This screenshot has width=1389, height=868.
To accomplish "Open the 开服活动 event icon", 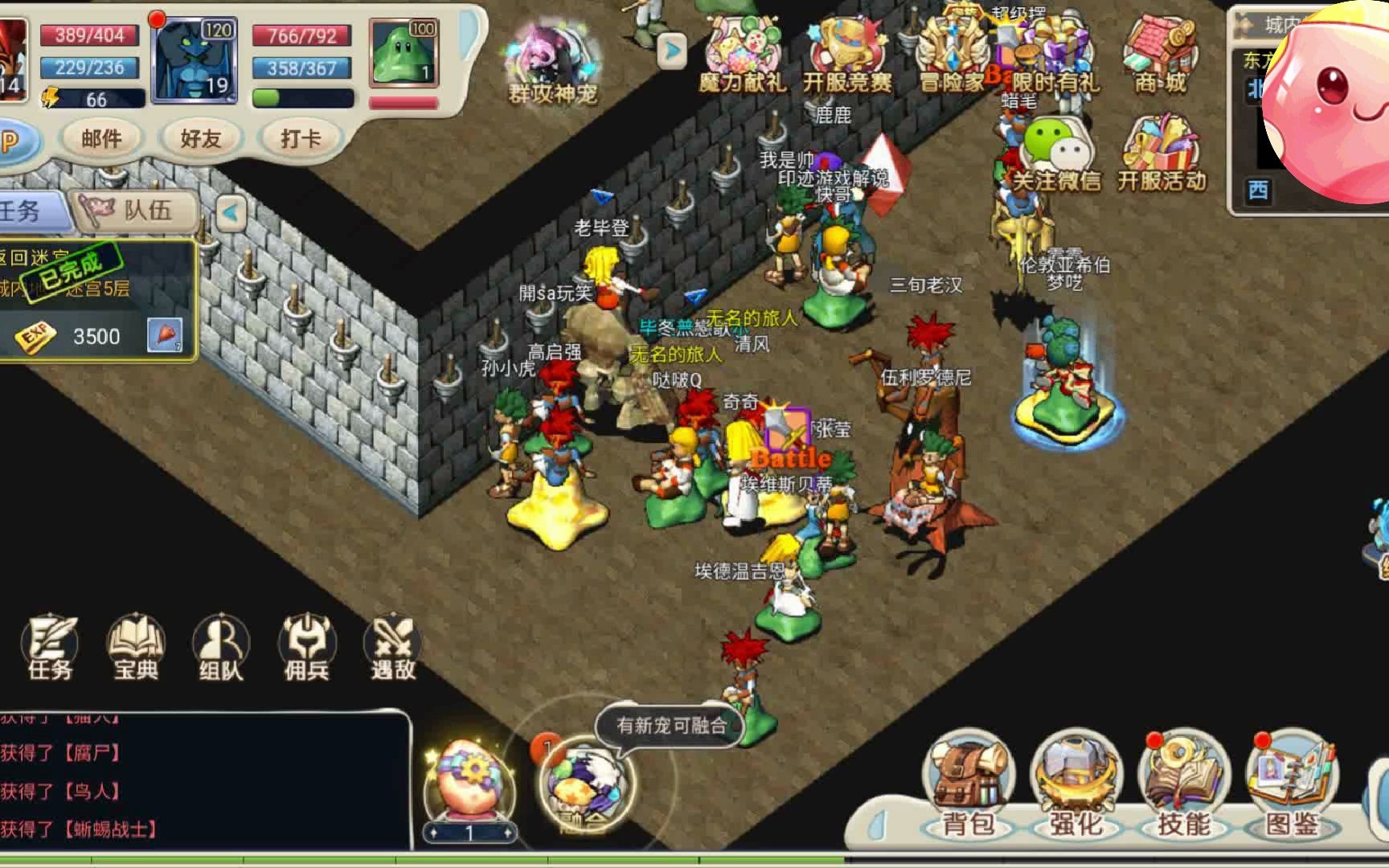I will coord(1162,155).
